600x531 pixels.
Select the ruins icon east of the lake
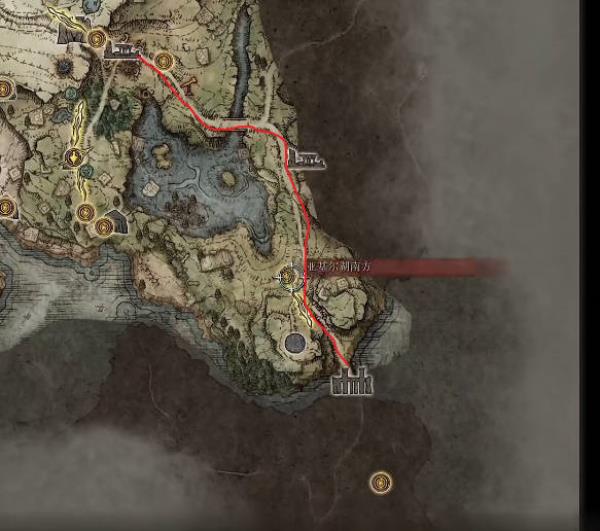(305, 157)
